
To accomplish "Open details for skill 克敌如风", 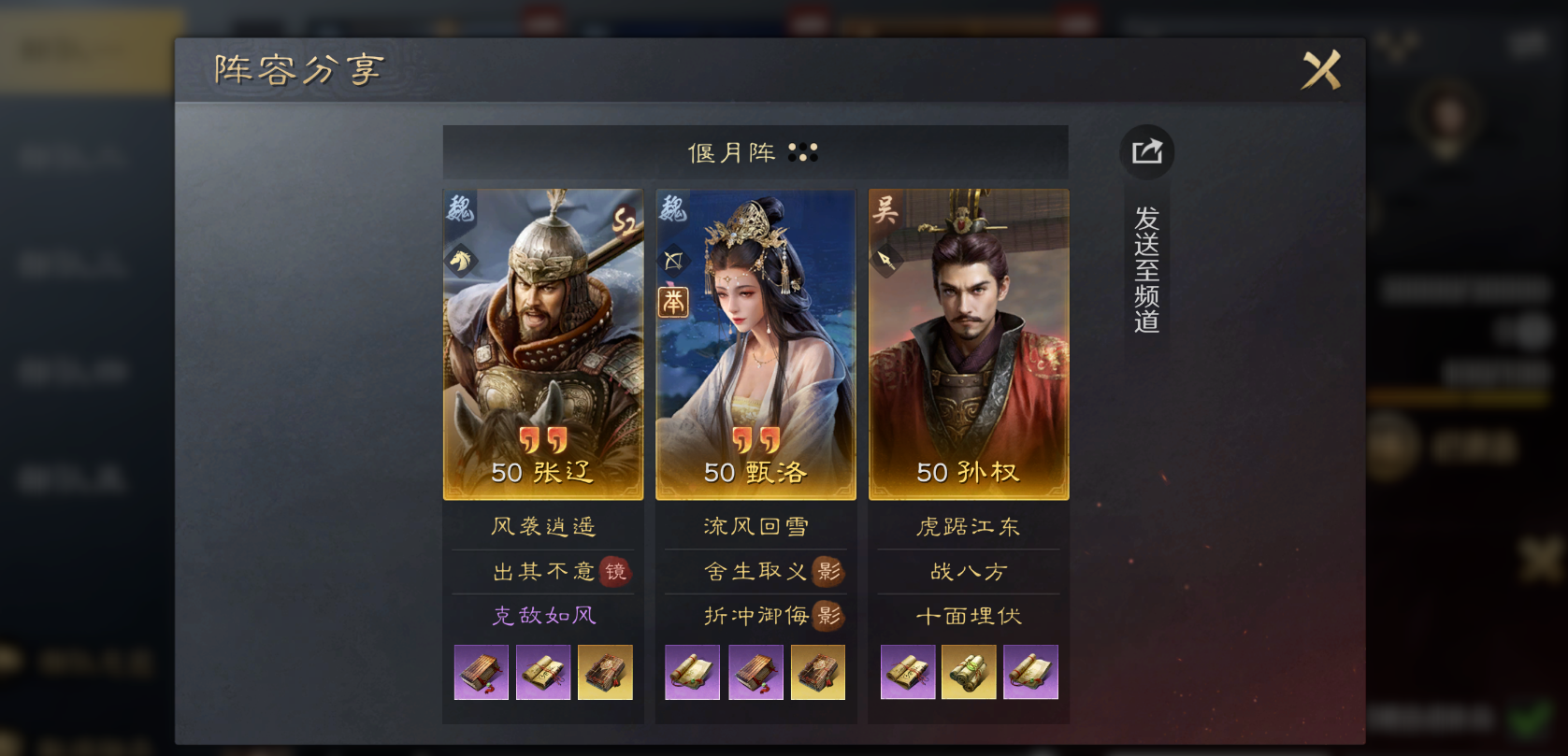I will point(542,616).
